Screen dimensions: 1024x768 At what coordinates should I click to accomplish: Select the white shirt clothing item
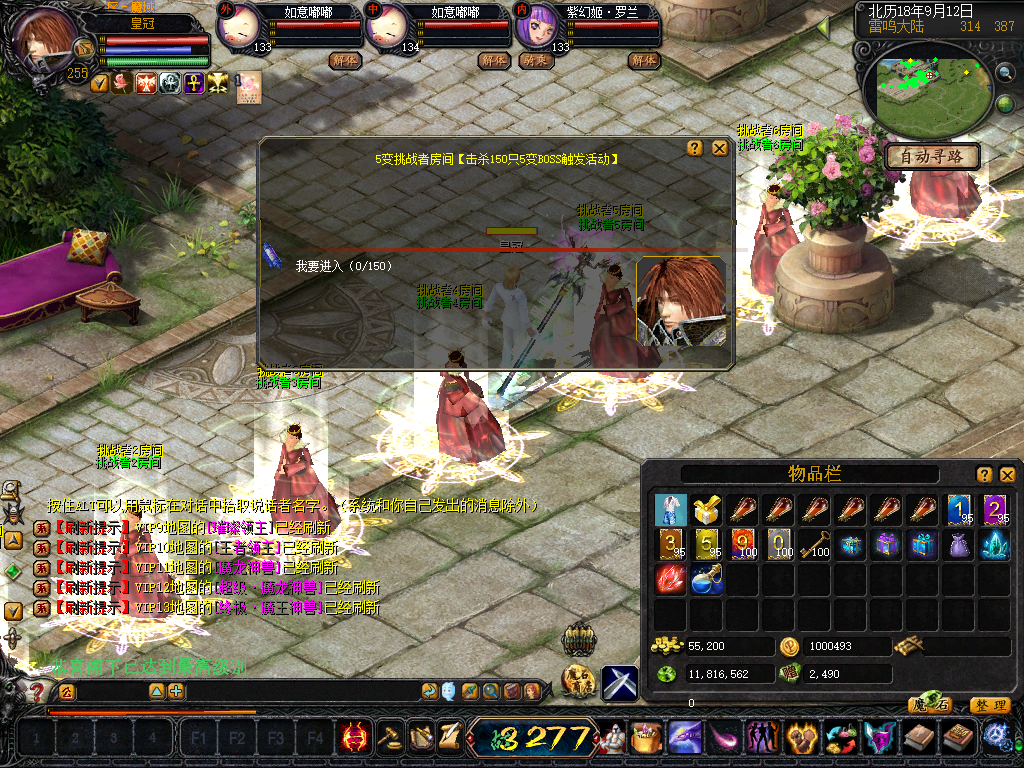coord(671,510)
